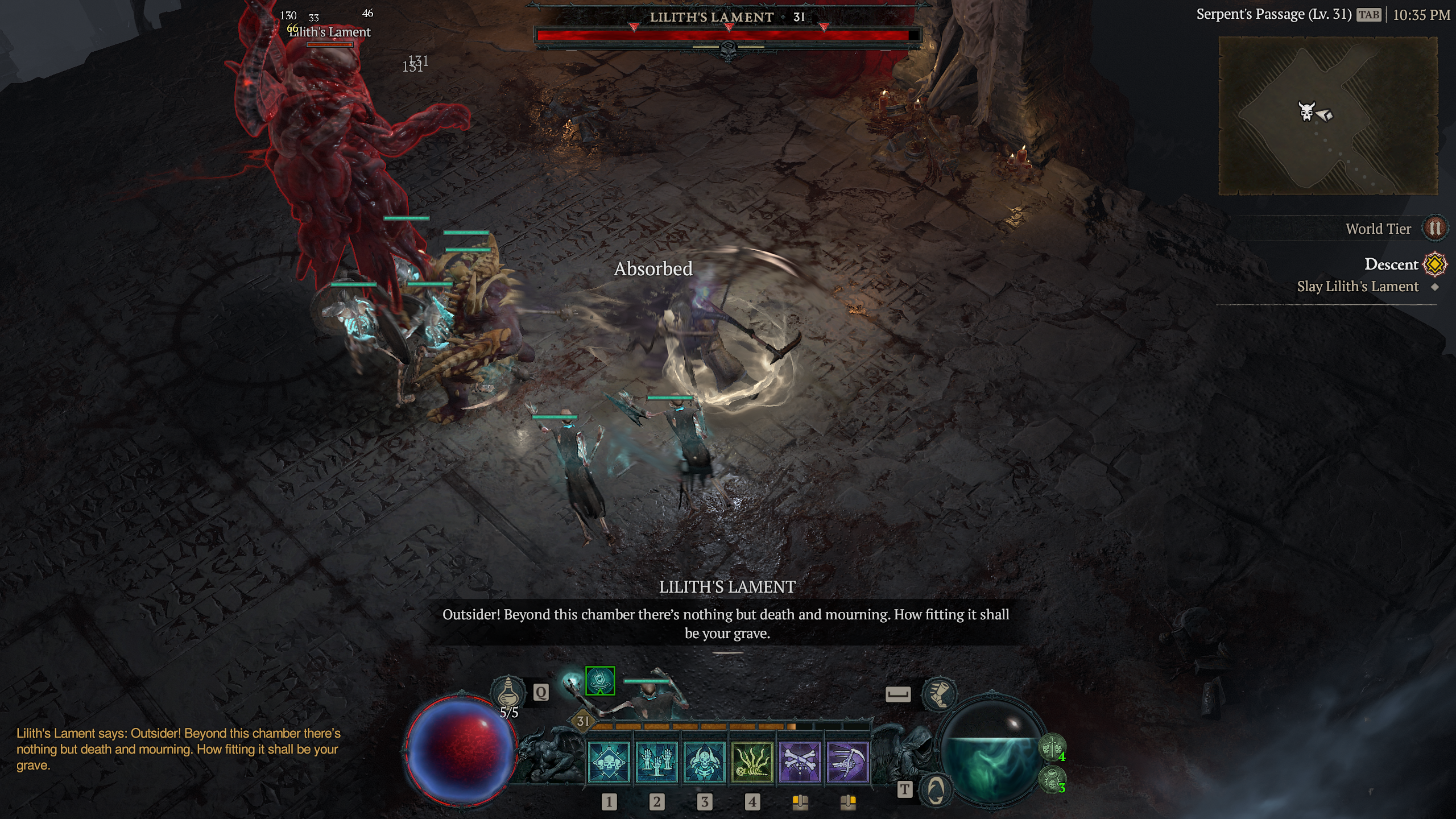Select the skeleton mages minion count icon
The height and width of the screenshot is (819, 1456).
click(1052, 779)
